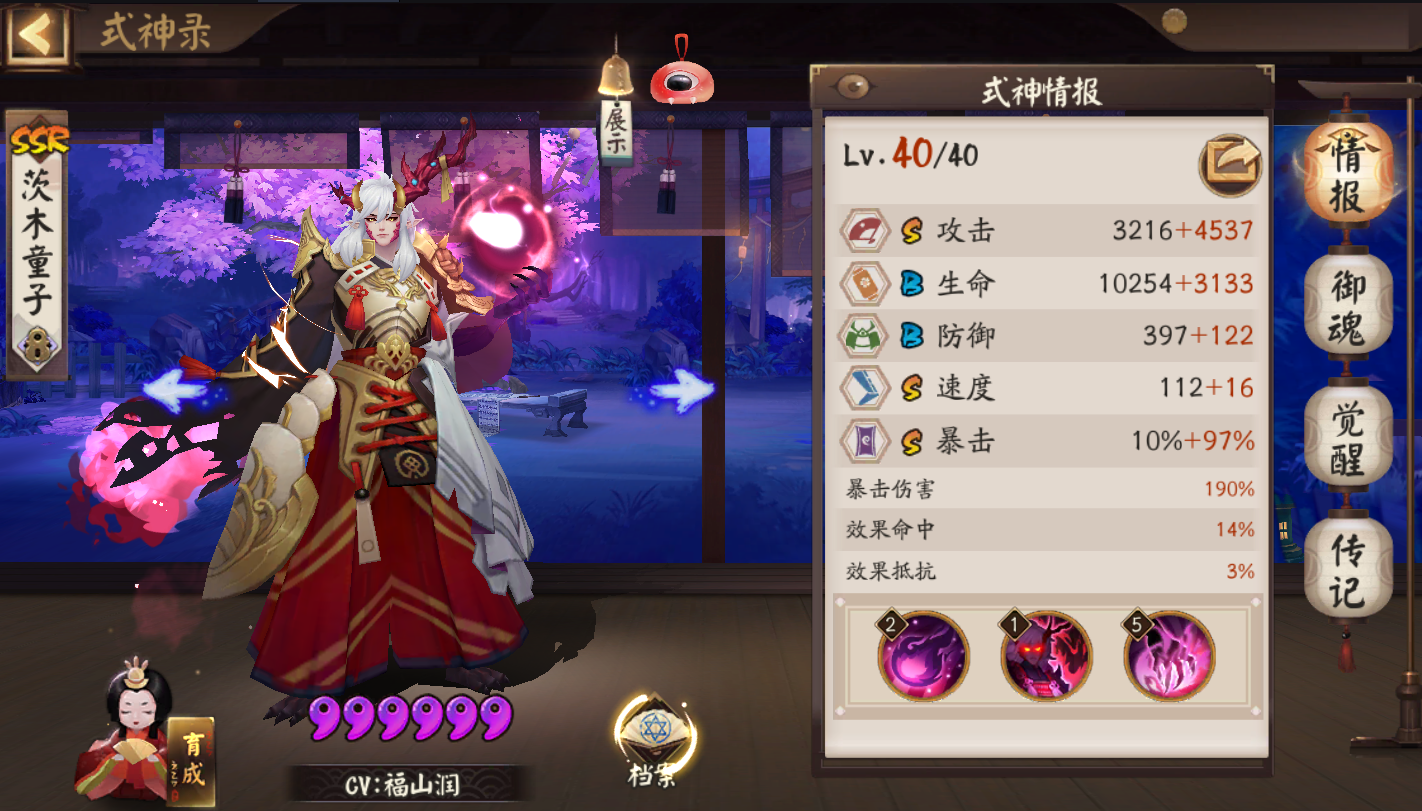1422x811 pixels.
Task: Select the level 2 purple orb skill icon
Action: tap(925, 657)
